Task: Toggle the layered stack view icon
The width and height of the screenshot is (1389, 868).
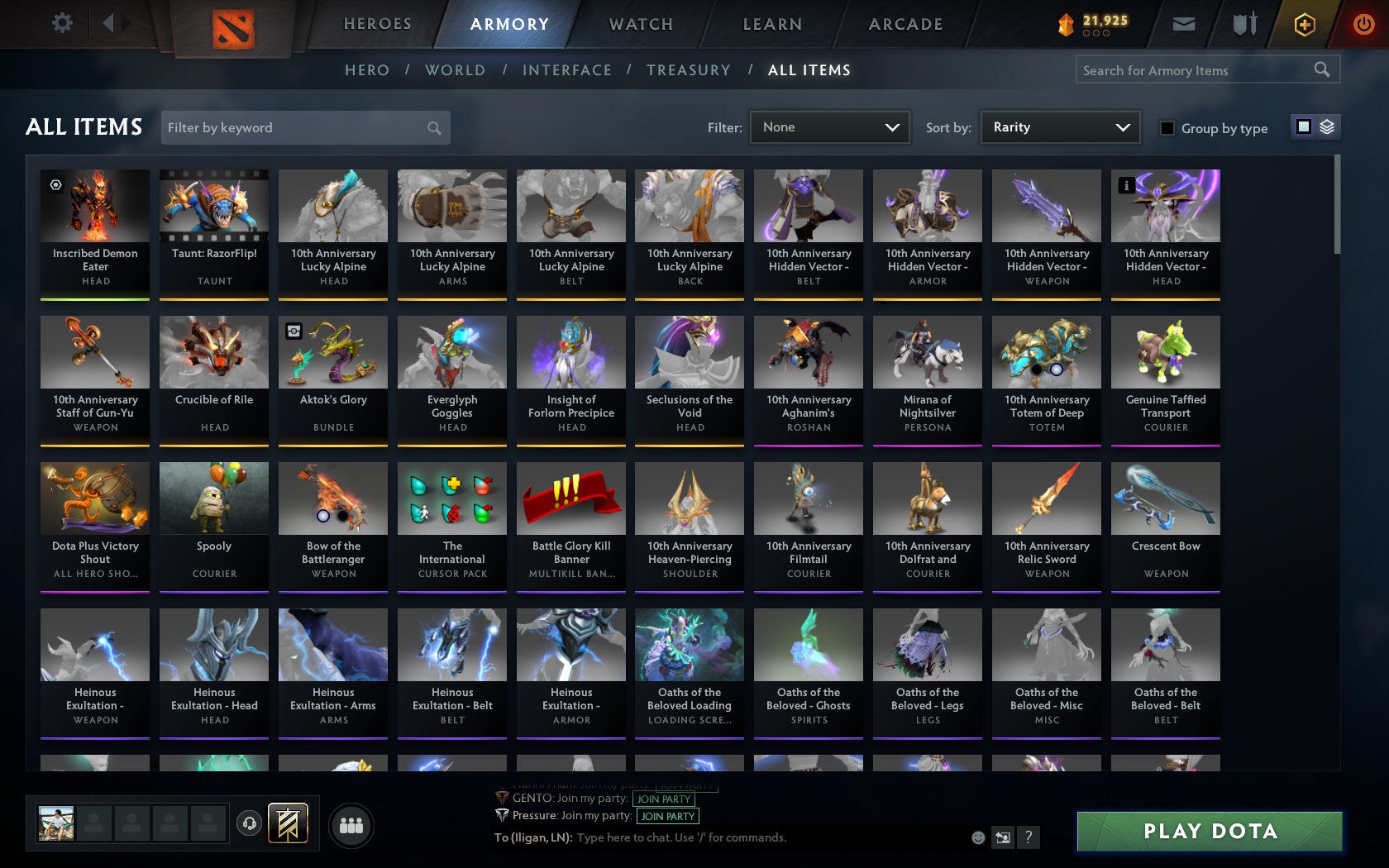Action: 1326,126
